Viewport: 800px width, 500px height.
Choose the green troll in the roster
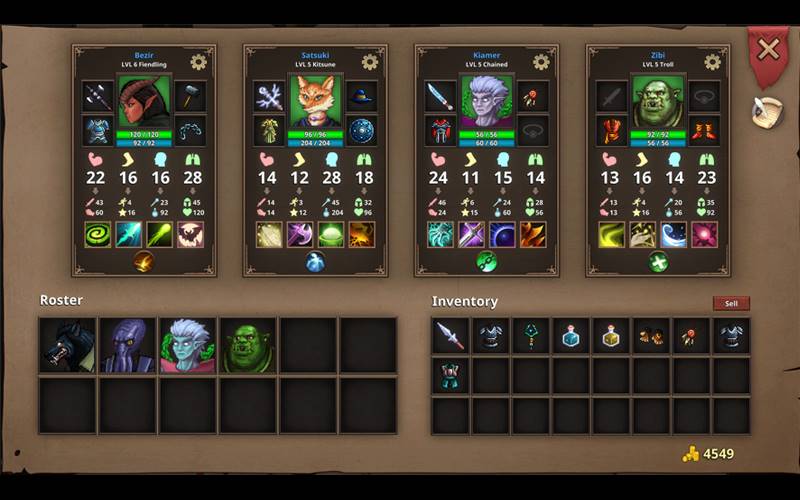pos(248,346)
